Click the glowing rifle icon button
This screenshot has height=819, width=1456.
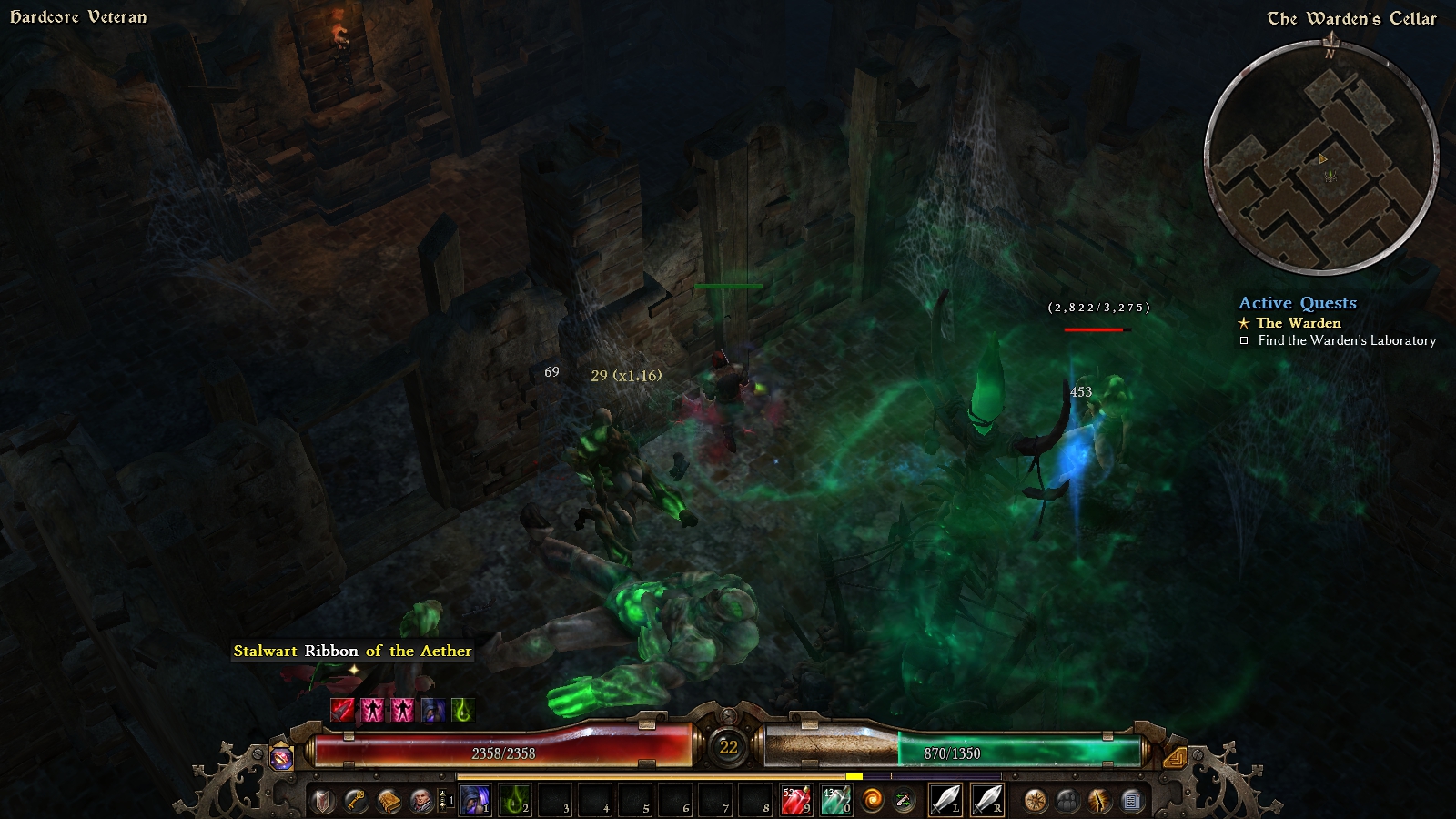point(1100,801)
